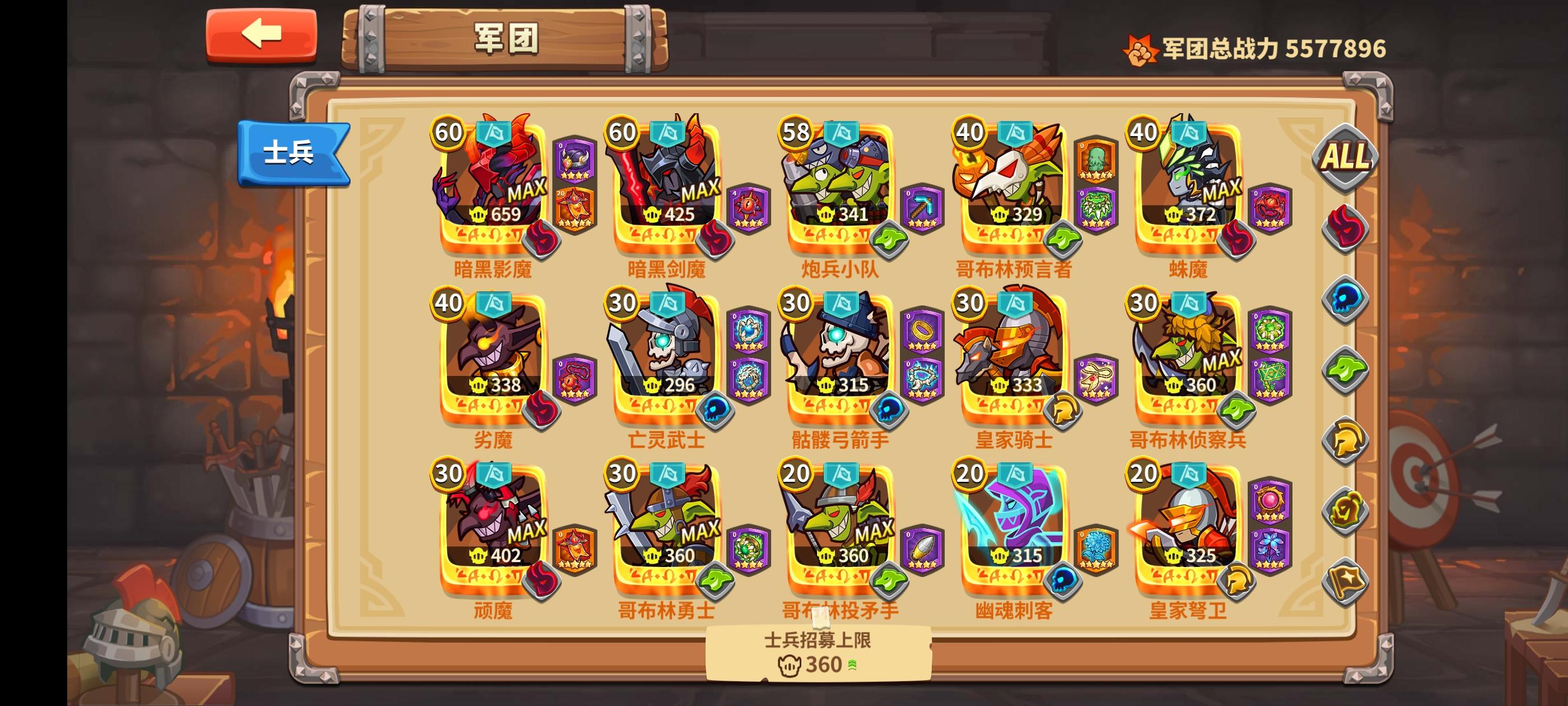Toggle the ALL faction filter
The height and width of the screenshot is (706, 1568).
click(1345, 157)
